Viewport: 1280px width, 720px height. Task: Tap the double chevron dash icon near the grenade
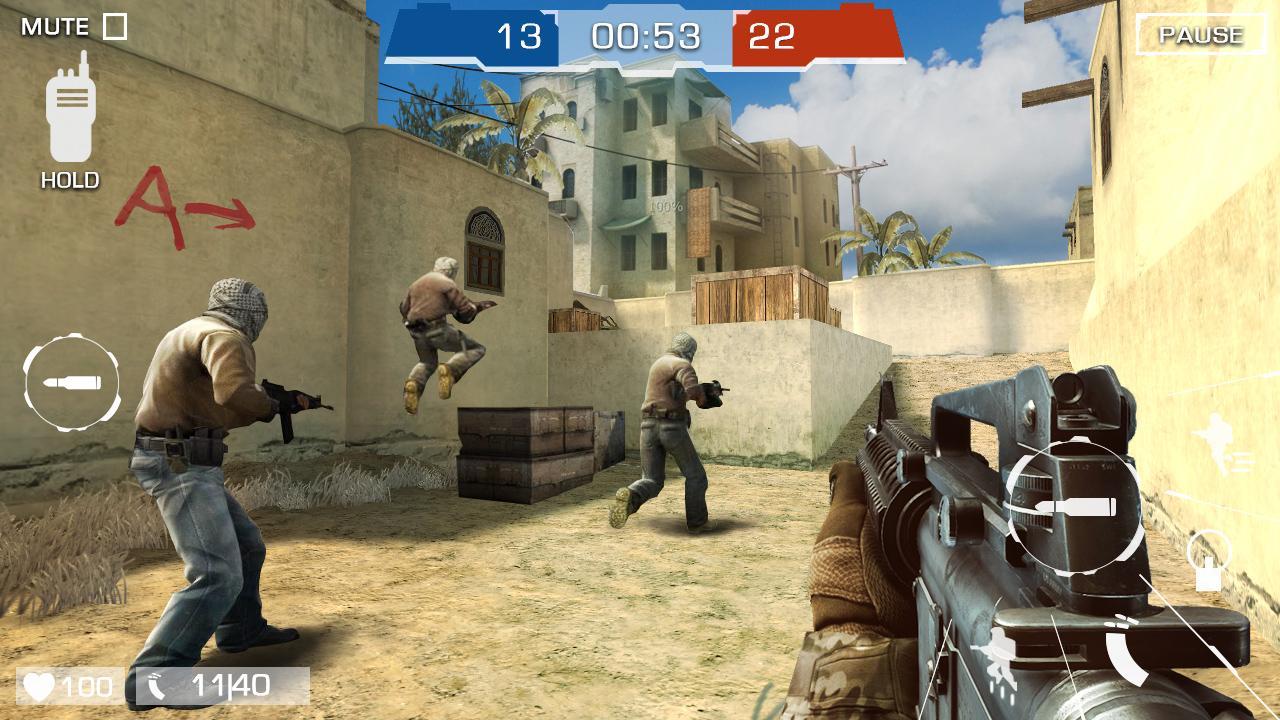point(1122,622)
